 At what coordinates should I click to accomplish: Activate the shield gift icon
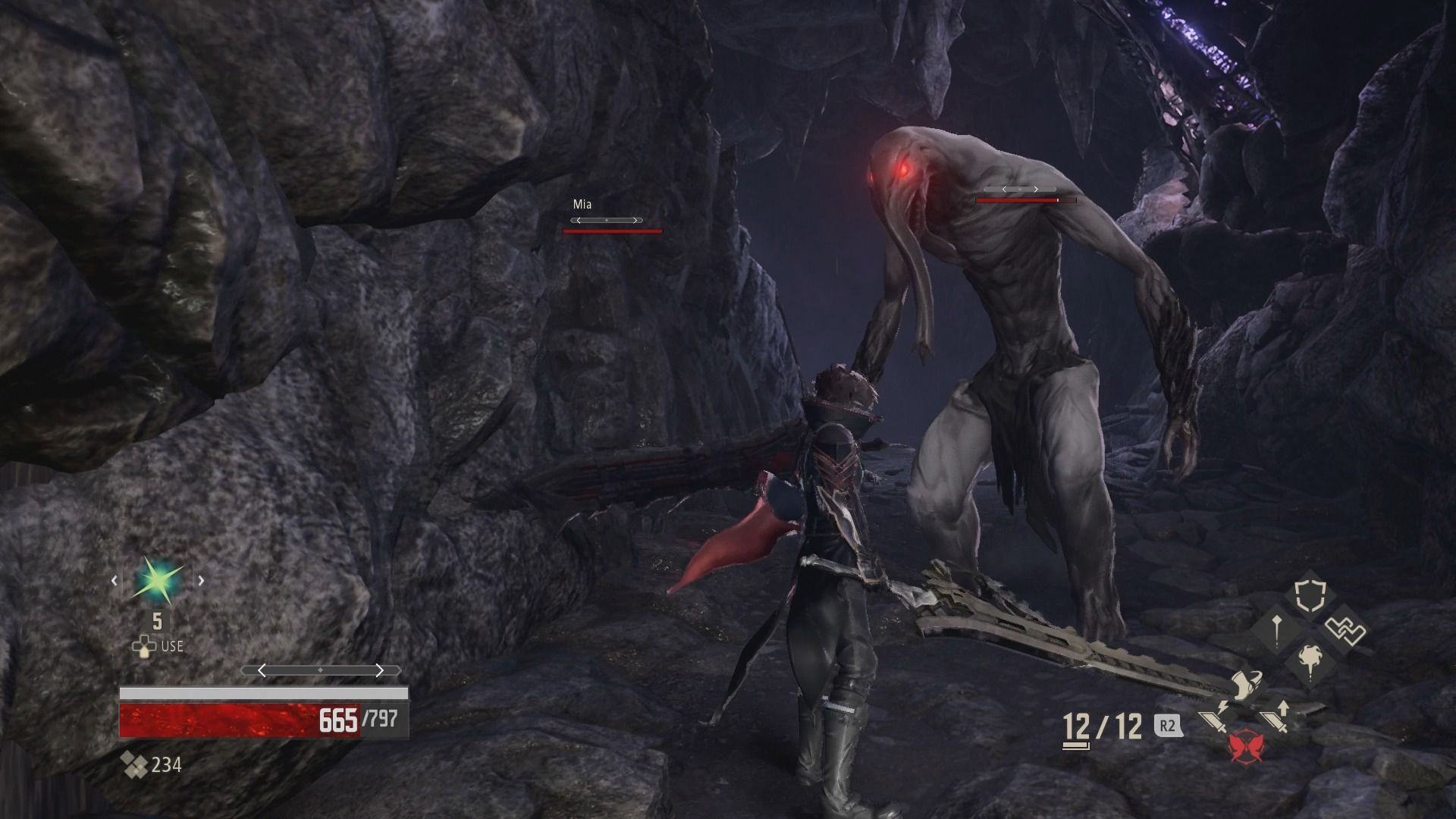coord(1310,597)
